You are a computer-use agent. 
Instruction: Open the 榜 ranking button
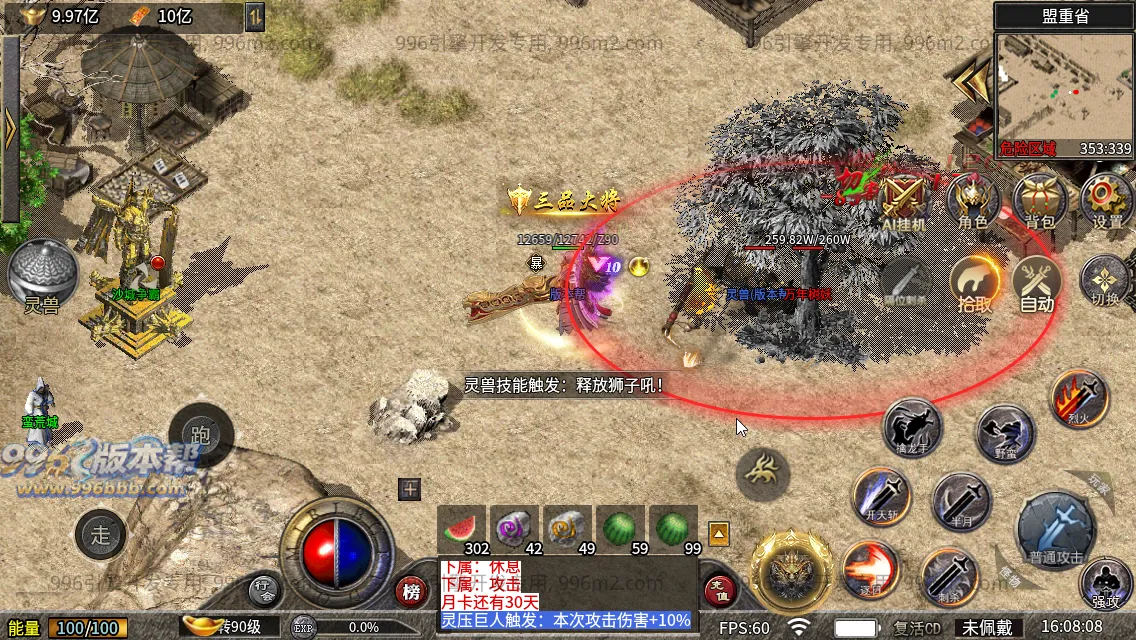[411, 592]
